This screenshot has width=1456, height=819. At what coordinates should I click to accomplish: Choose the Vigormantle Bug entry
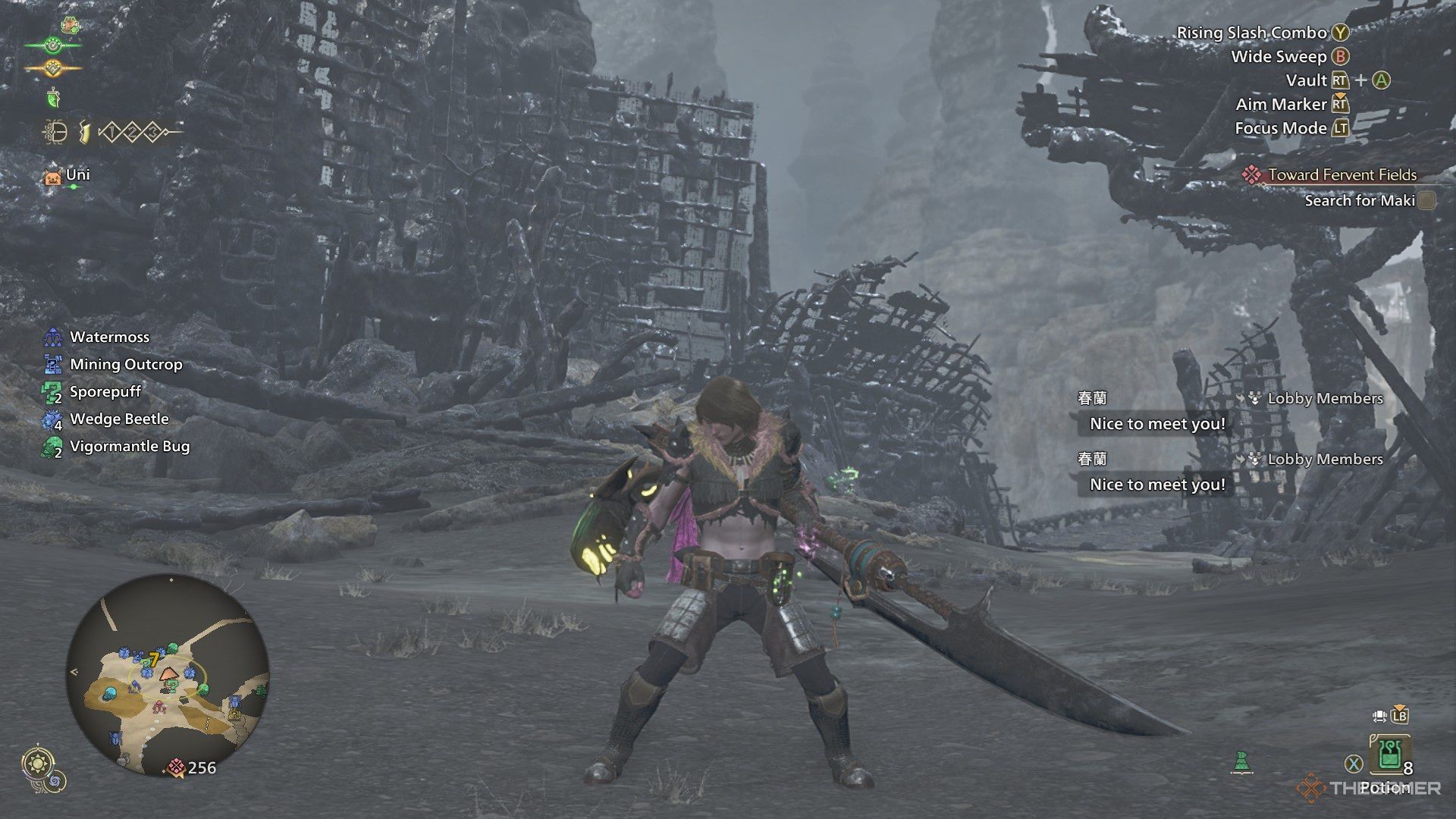pos(130,447)
